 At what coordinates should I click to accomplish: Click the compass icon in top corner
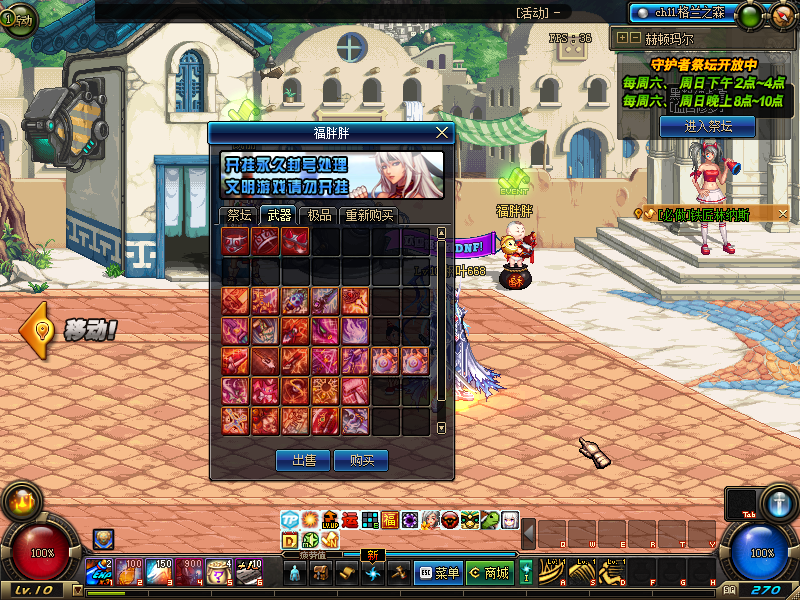click(x=781, y=15)
